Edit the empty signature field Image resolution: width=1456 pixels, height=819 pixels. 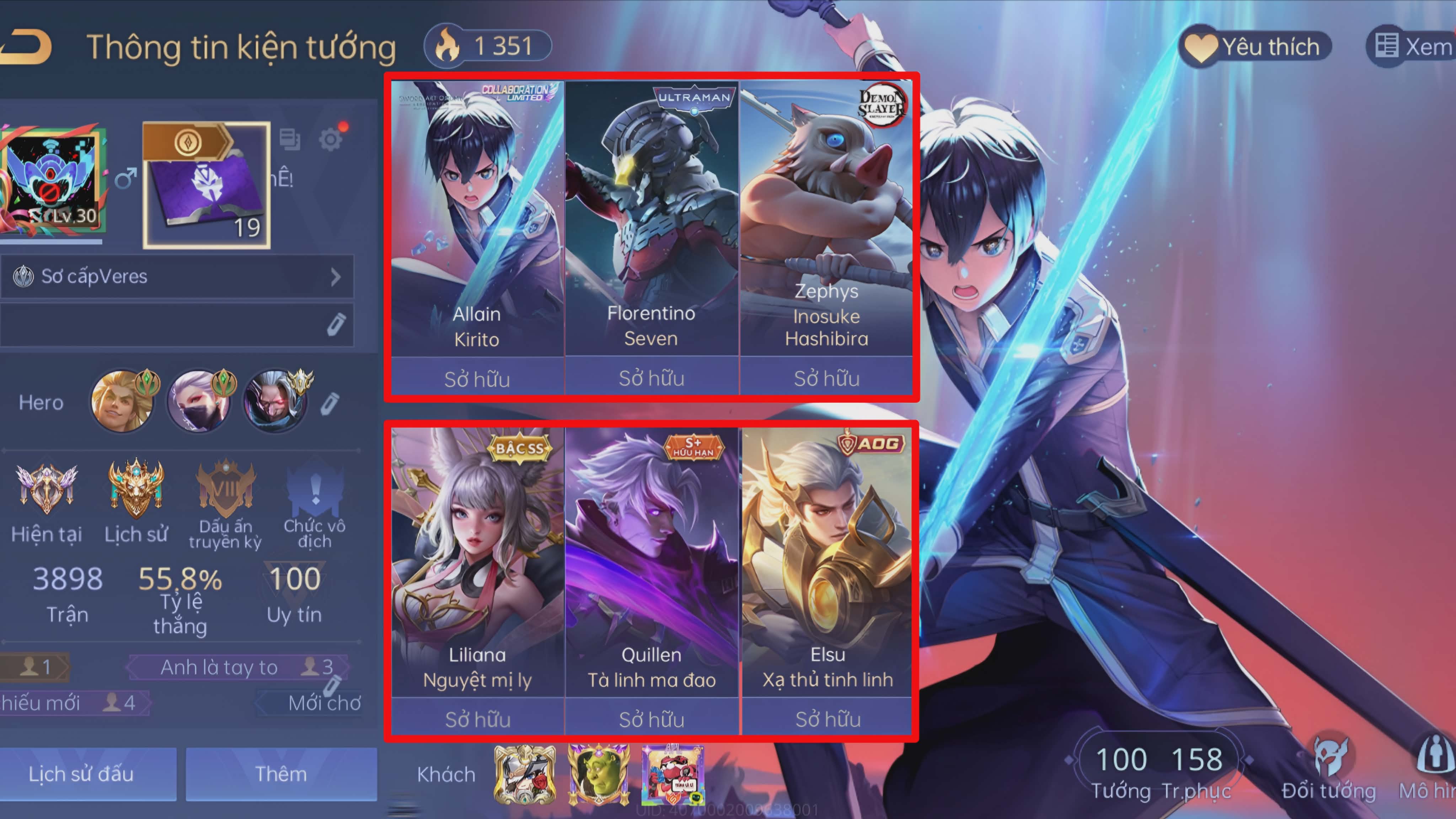point(336,325)
